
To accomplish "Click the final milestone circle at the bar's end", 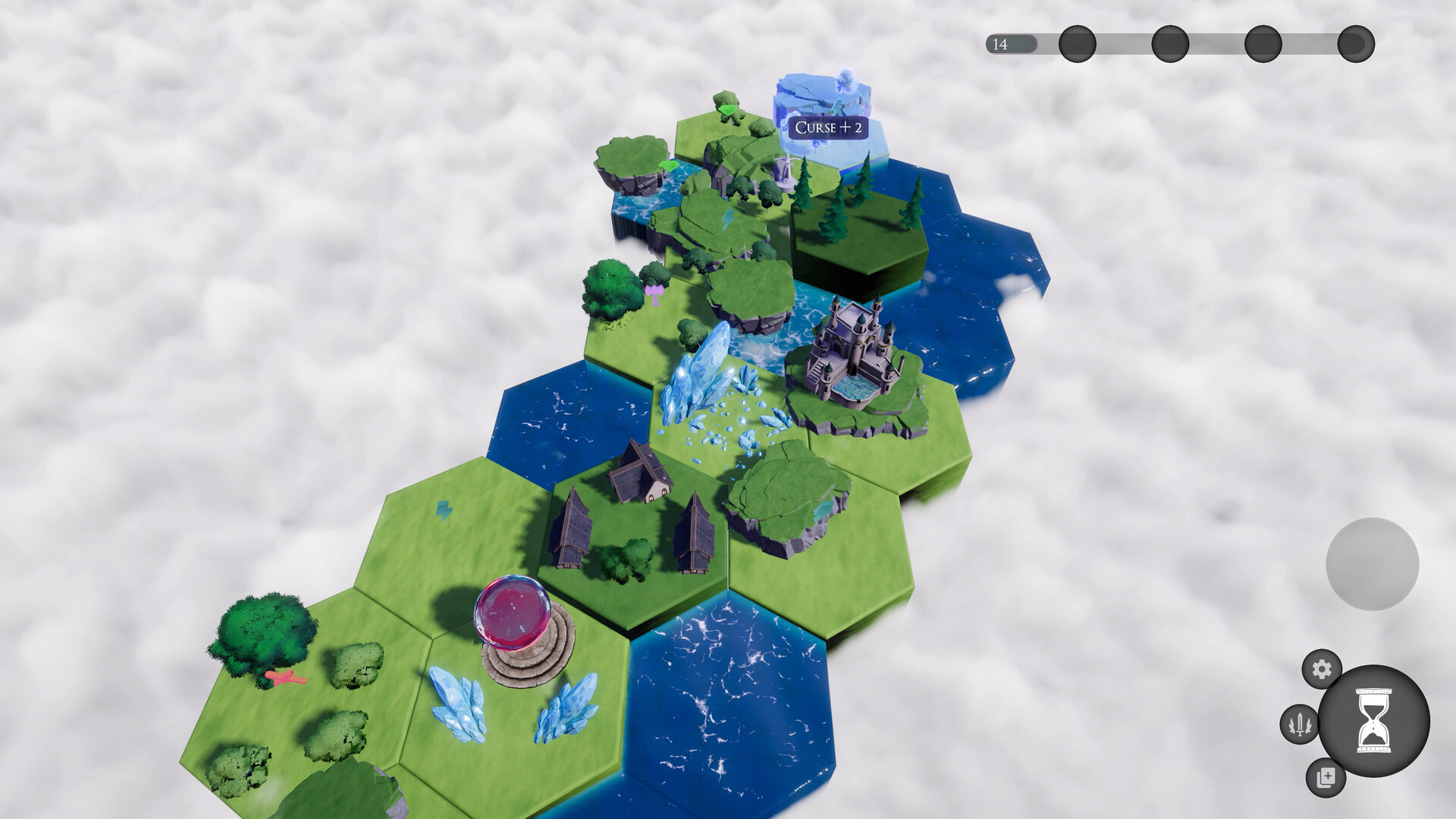I will tap(1355, 44).
